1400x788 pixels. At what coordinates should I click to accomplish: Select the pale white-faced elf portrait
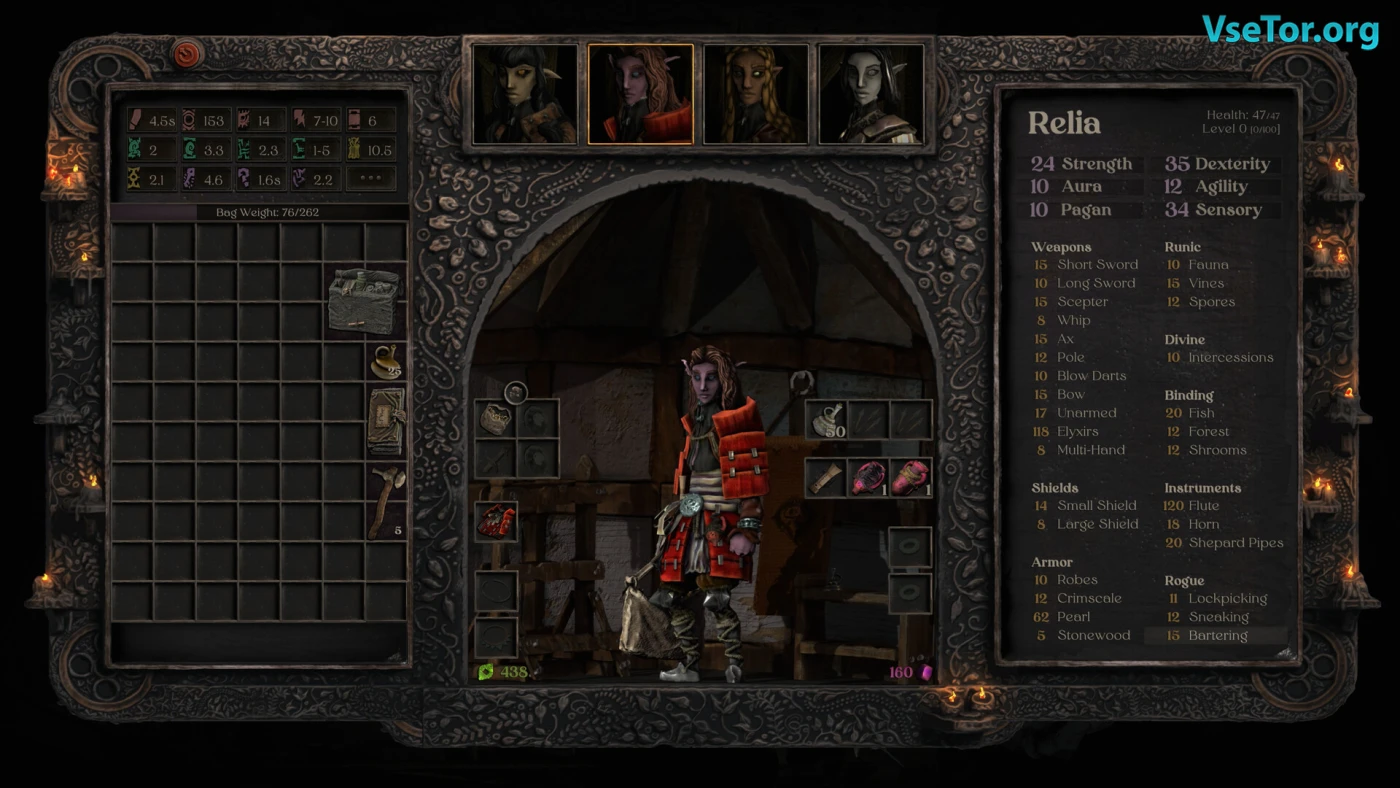coord(871,94)
